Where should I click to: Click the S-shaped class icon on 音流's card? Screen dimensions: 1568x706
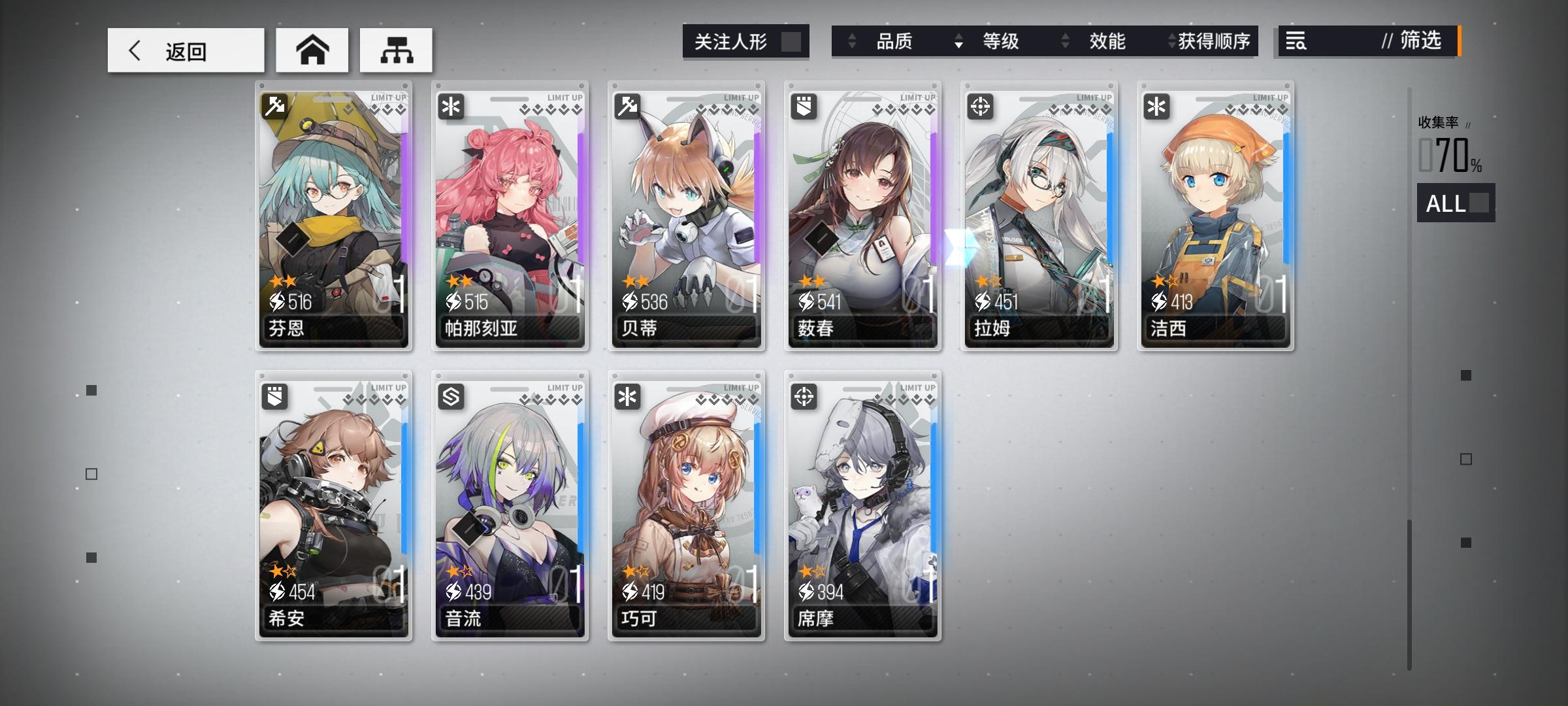tap(451, 397)
